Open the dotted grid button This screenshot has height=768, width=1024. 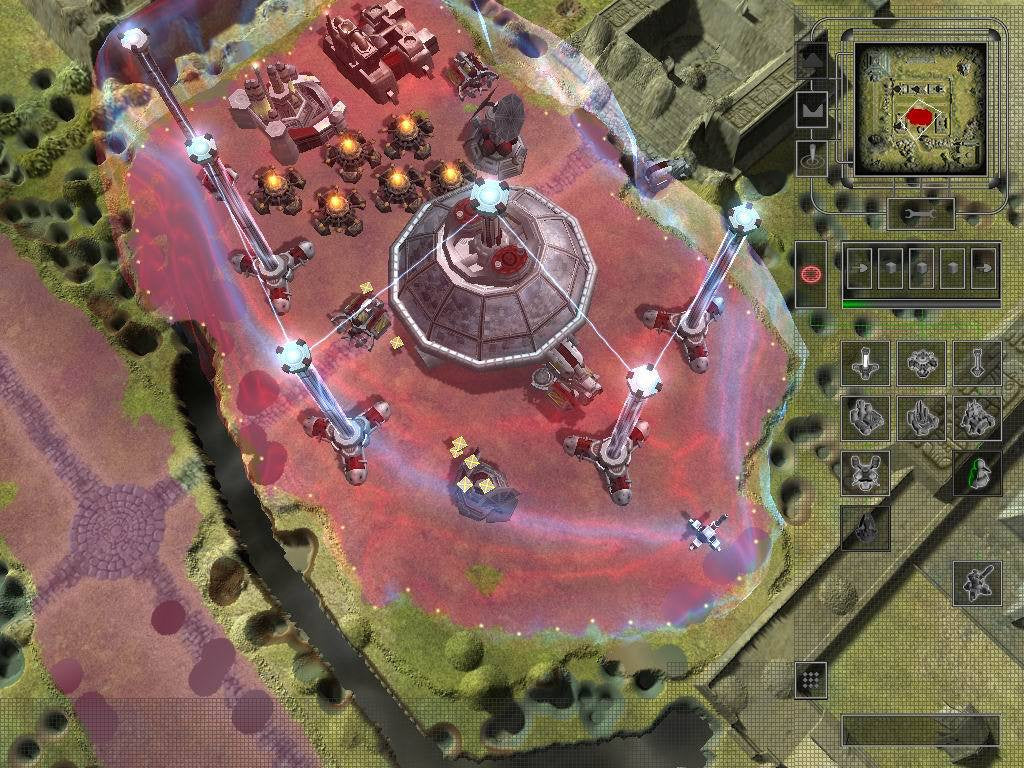[811, 679]
